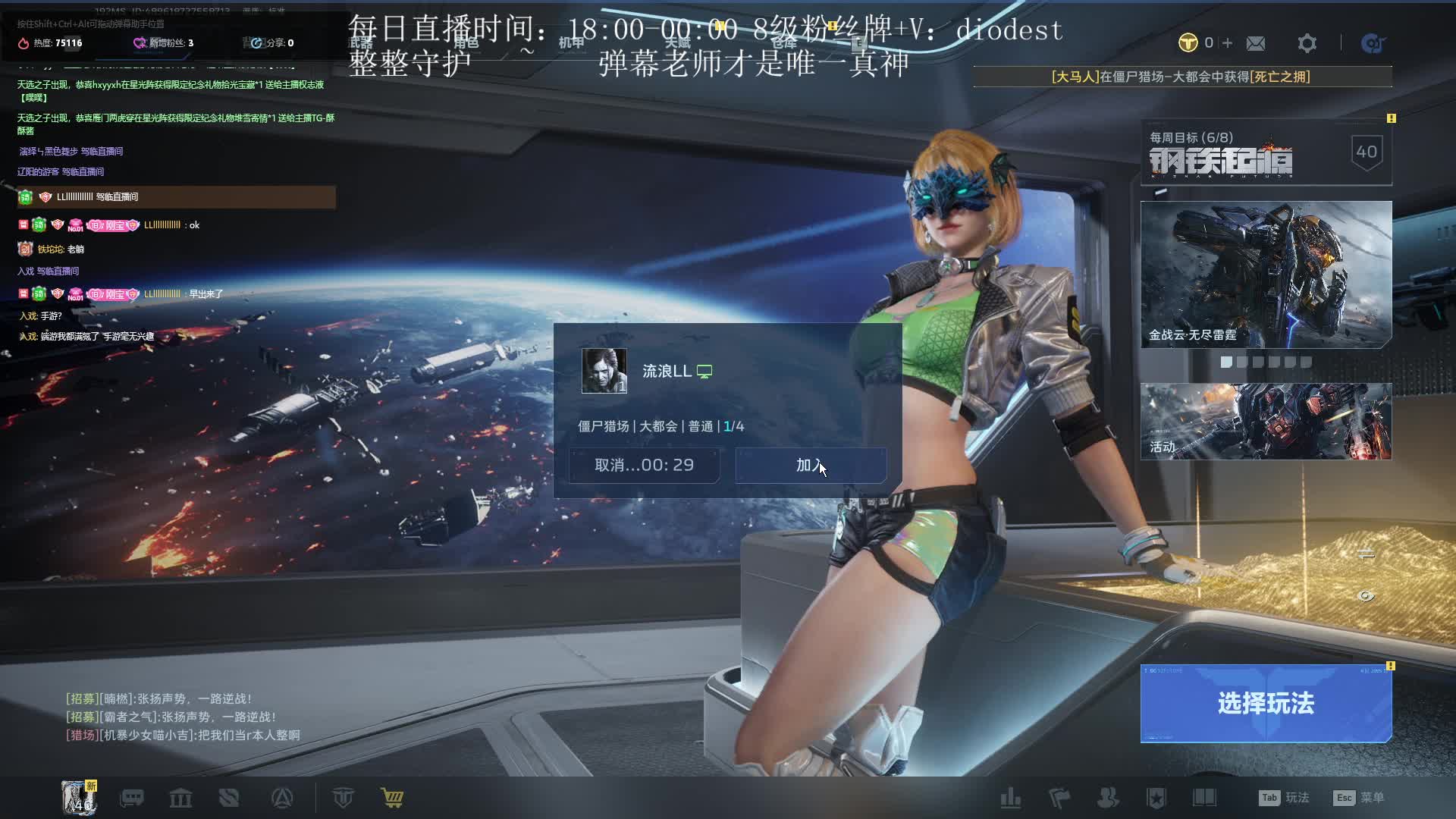The image size is (1456, 819).
Task: Open the flag icon in bottom bar
Action: pos(1059,798)
